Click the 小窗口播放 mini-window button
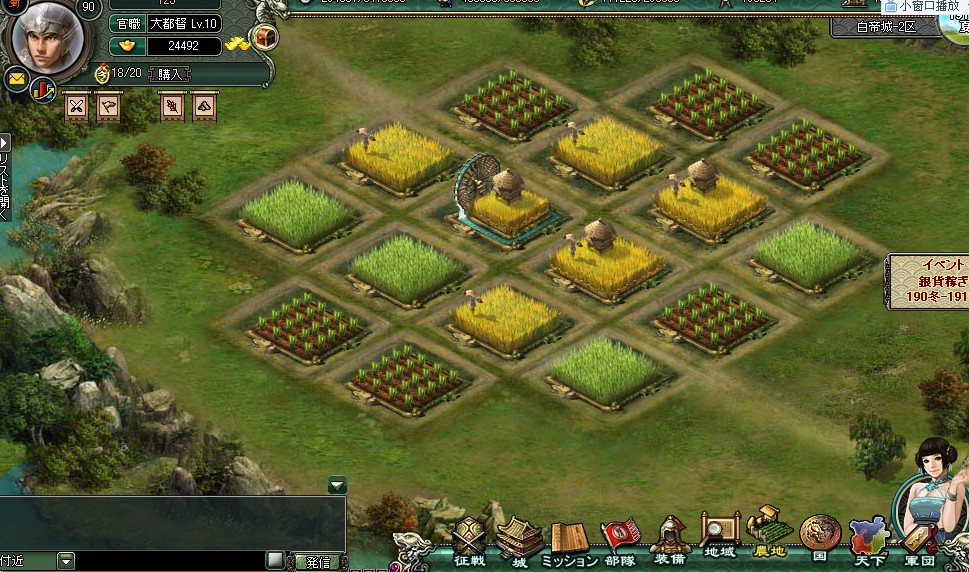Viewport: 969px width, 572px height. coord(922,6)
